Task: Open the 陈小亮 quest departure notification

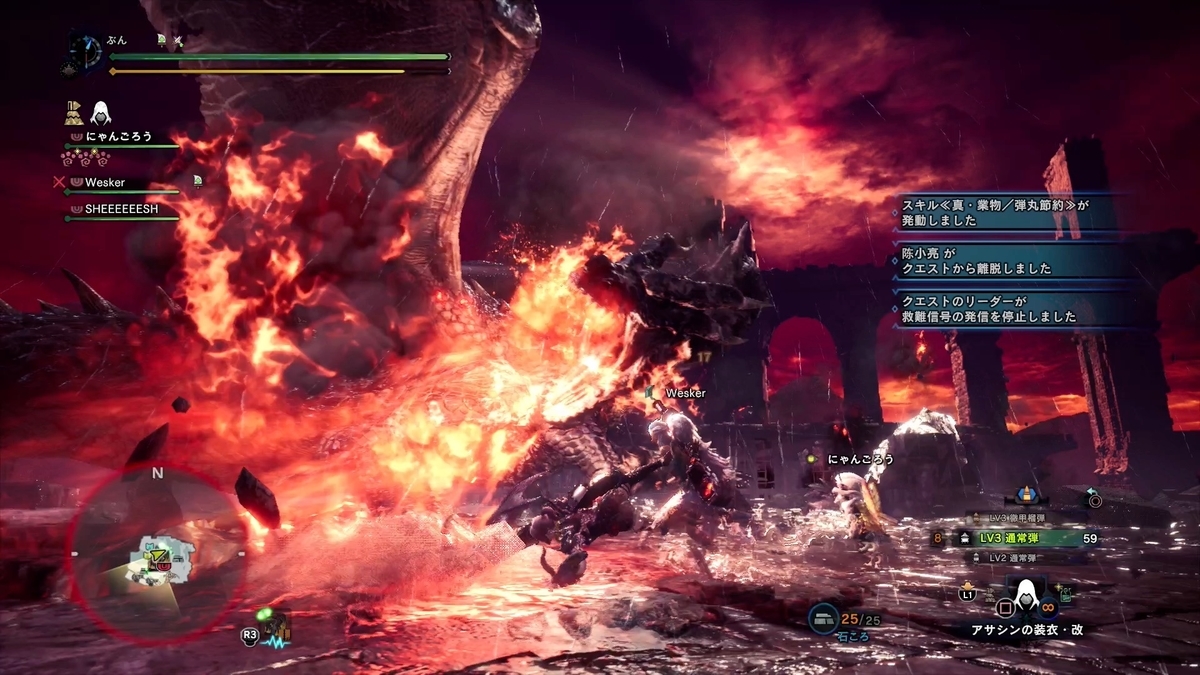Action: [x=1014, y=261]
